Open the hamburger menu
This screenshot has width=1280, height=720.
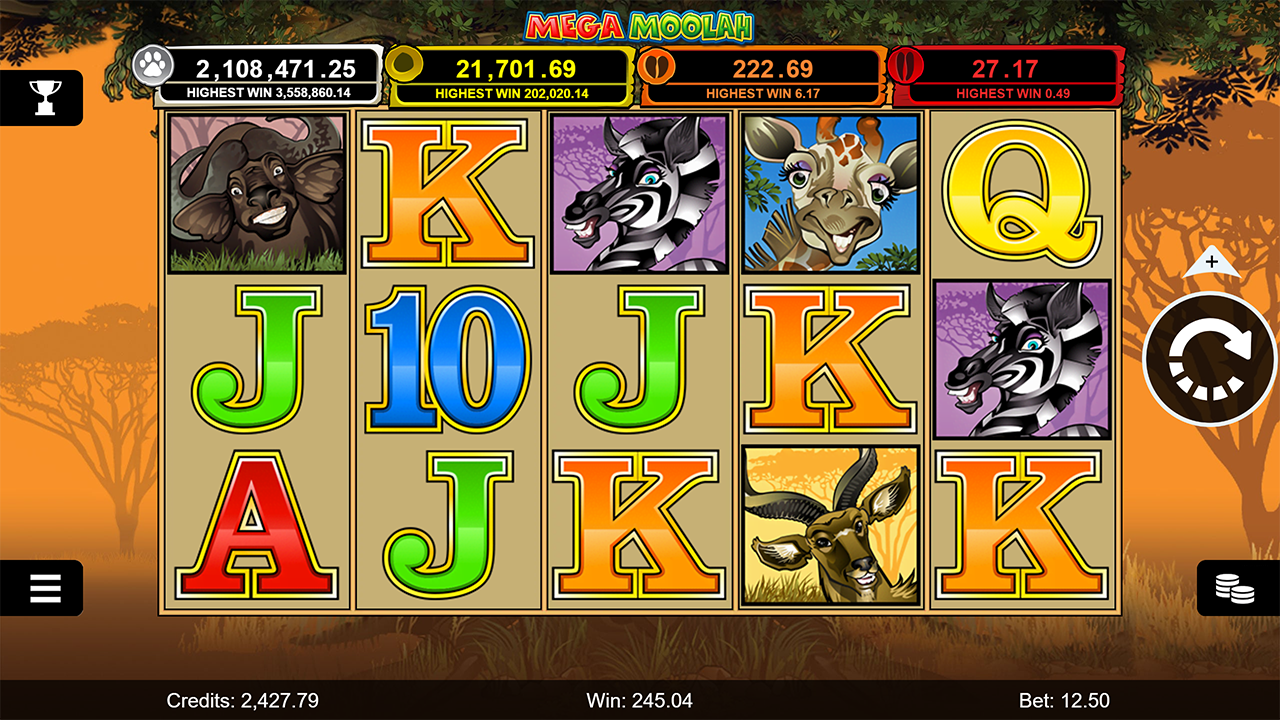(44, 588)
